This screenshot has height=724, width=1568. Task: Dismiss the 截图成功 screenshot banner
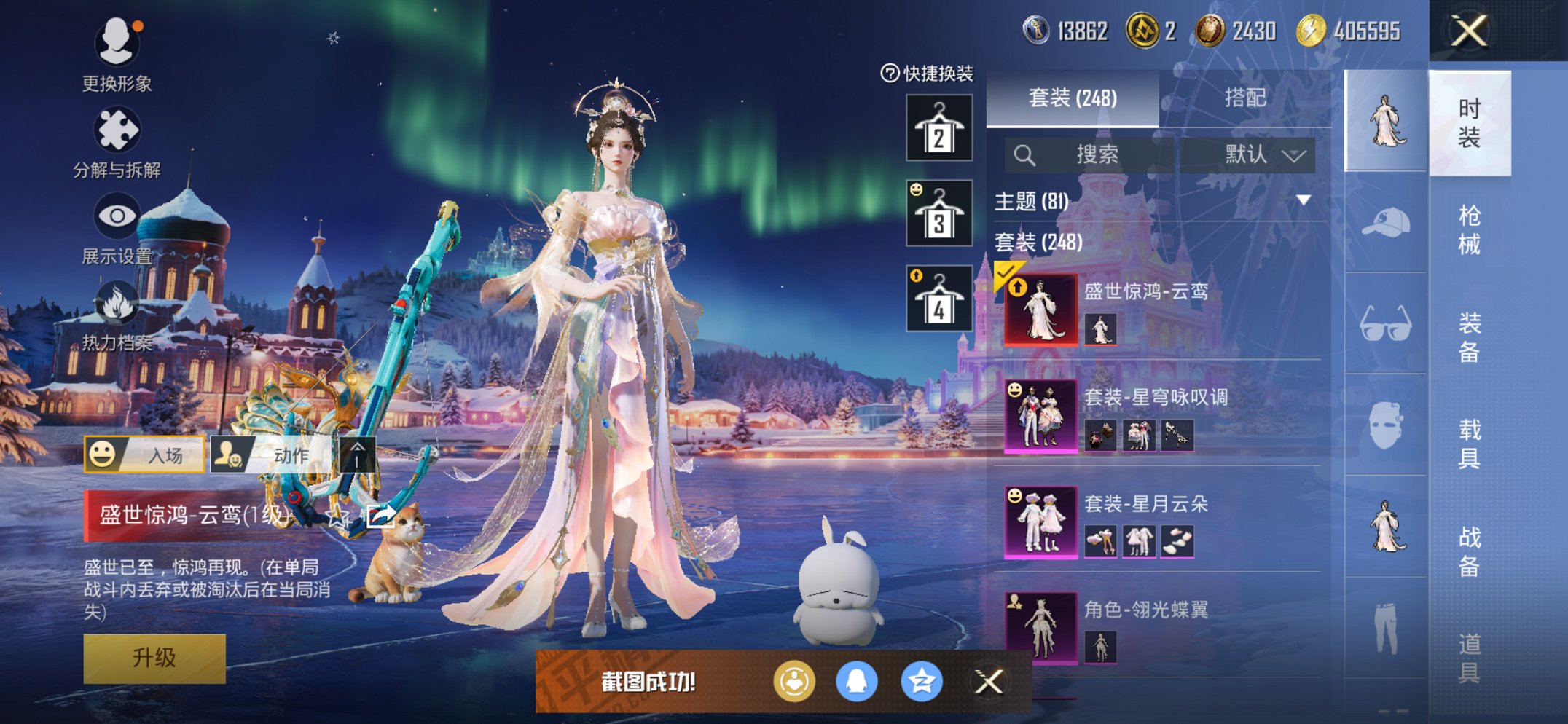[989, 682]
